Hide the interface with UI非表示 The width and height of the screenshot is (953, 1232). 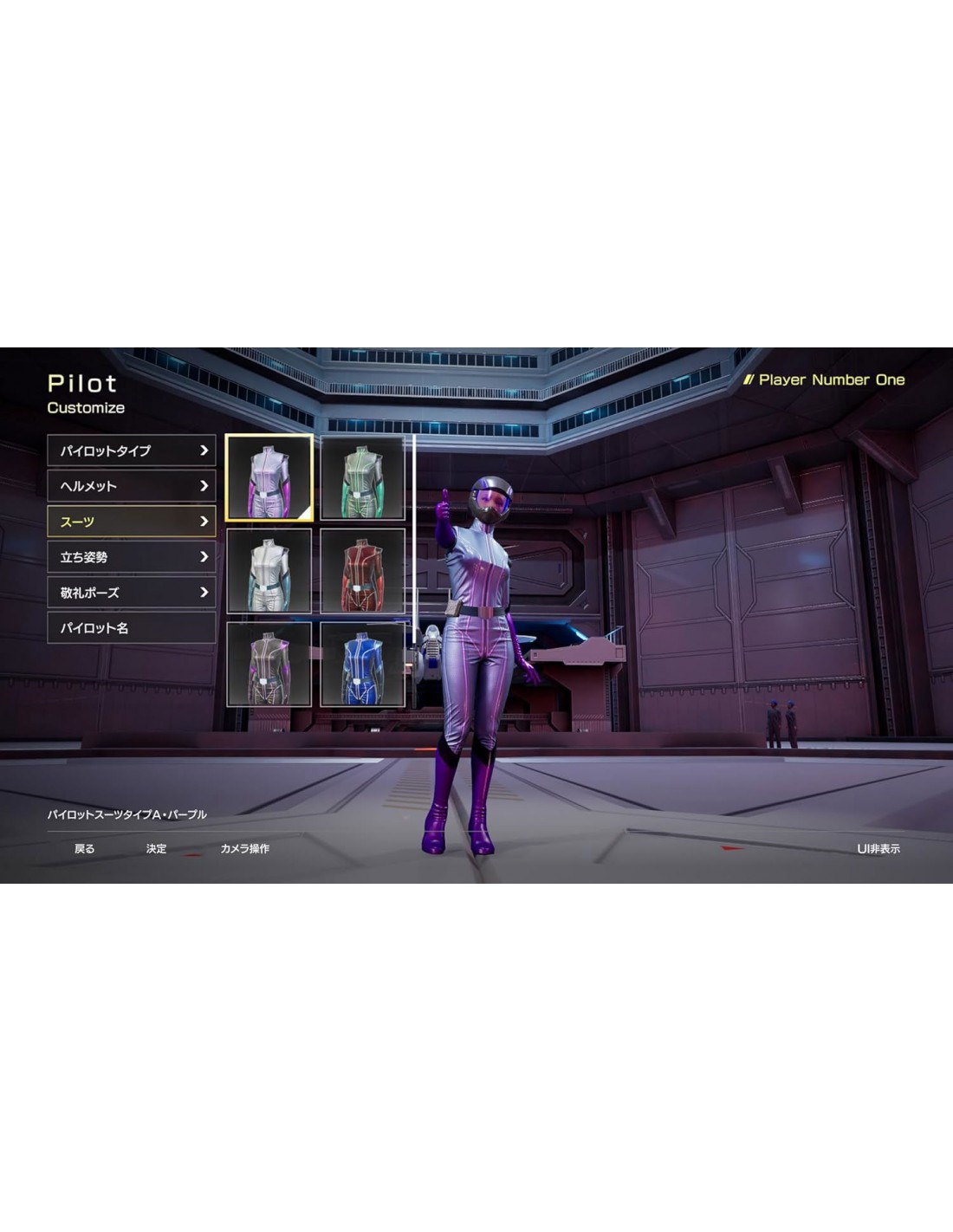[x=878, y=849]
